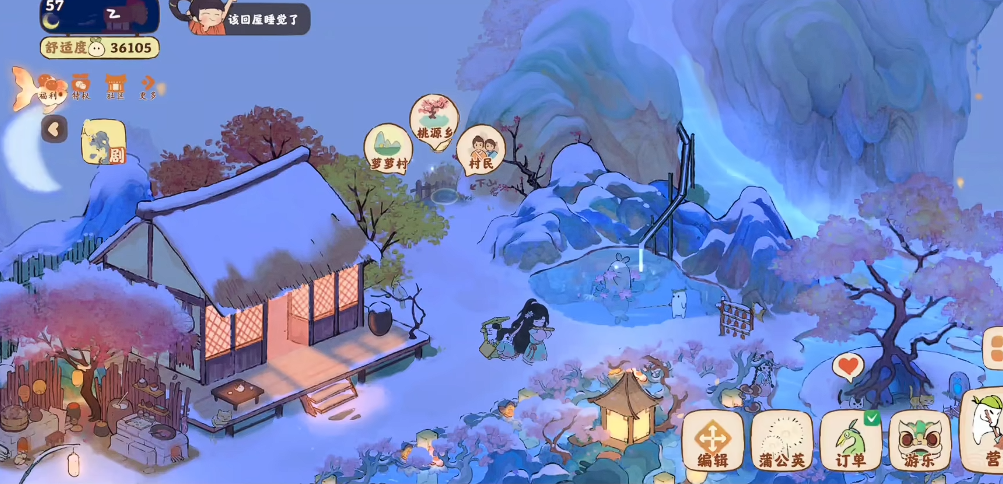Tap the 舒适度 comfort level badge
The width and height of the screenshot is (1003, 484).
tap(100, 48)
